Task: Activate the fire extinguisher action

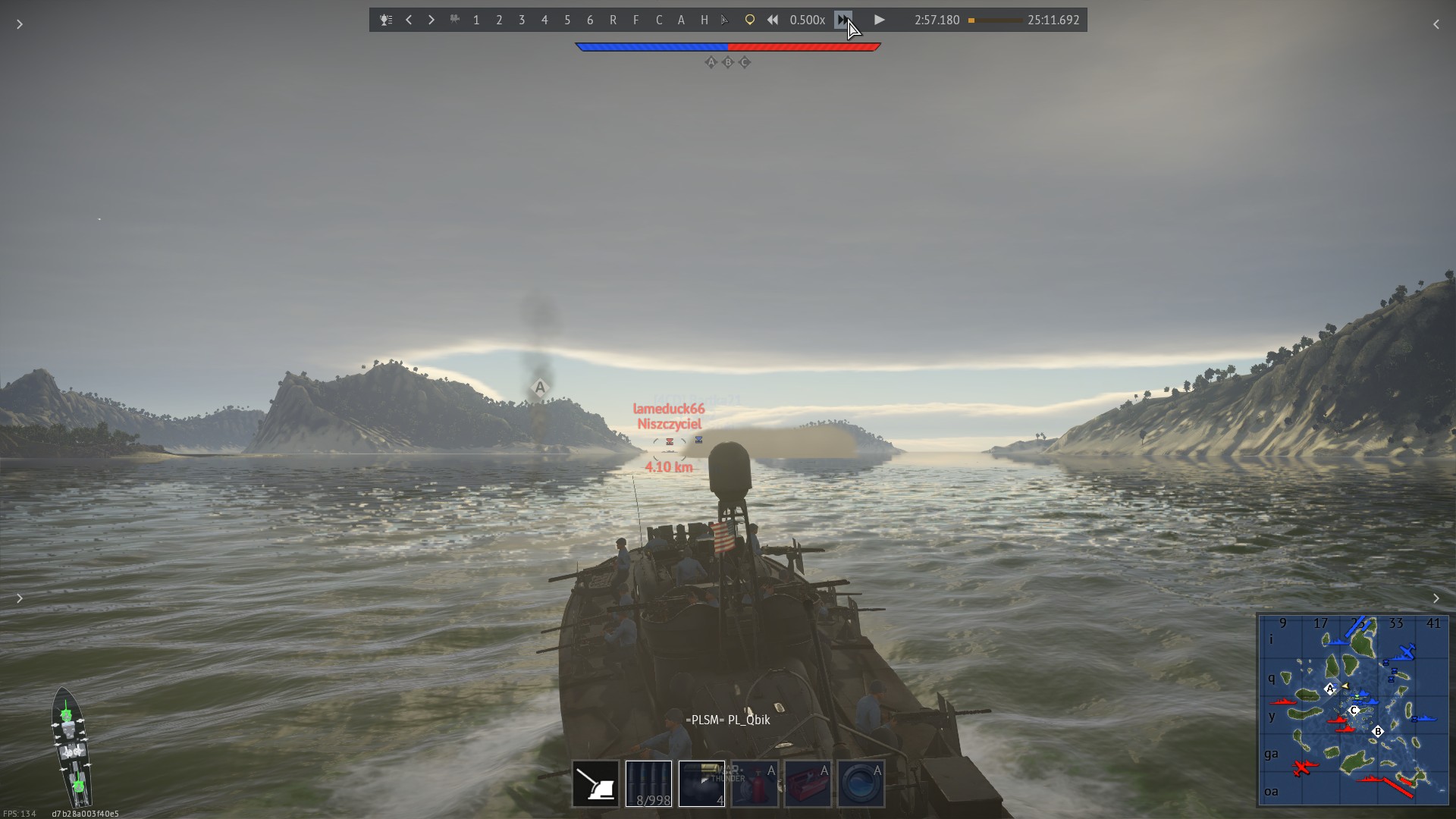Action: point(755,783)
